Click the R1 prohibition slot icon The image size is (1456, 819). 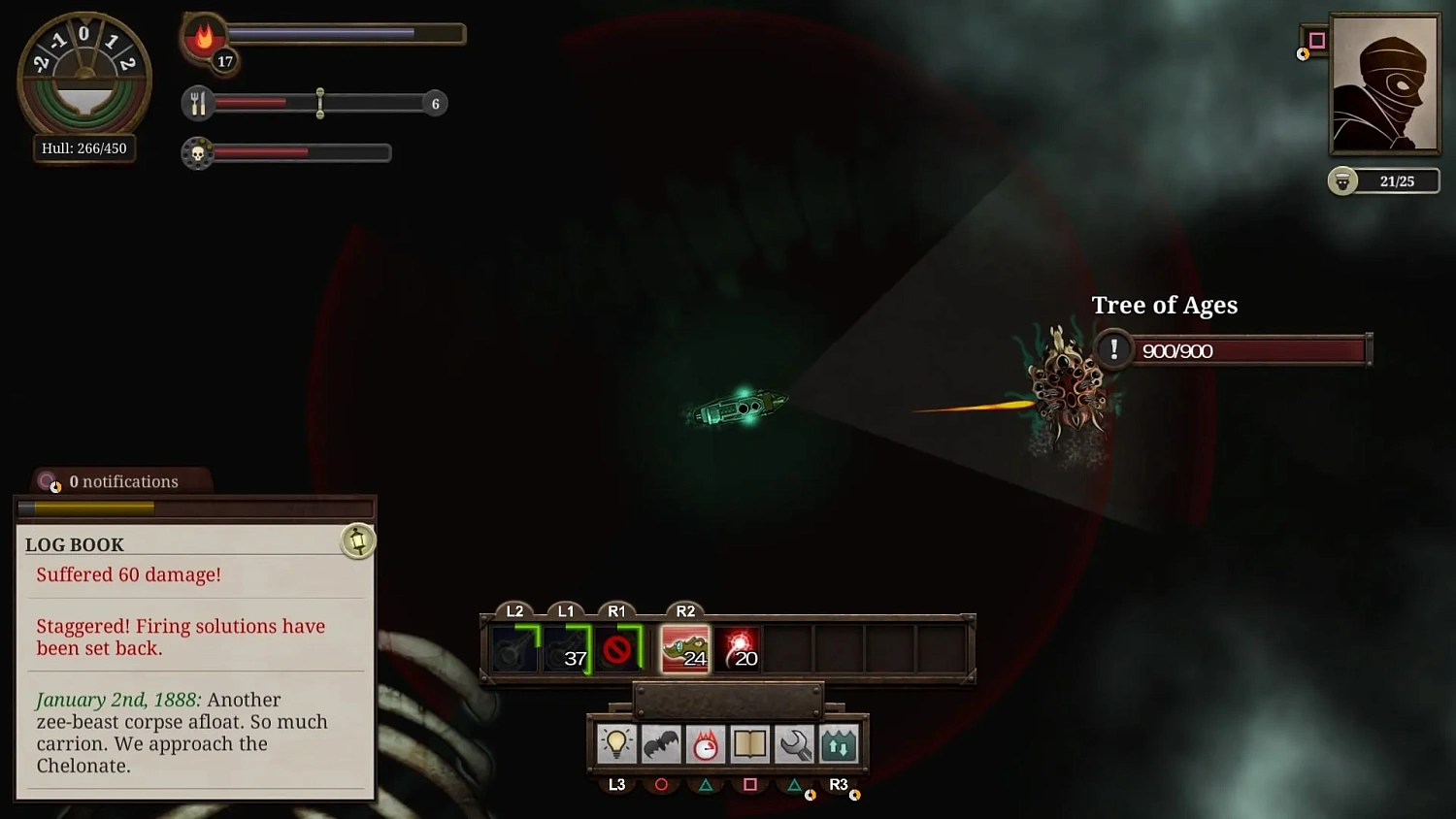[x=618, y=647]
